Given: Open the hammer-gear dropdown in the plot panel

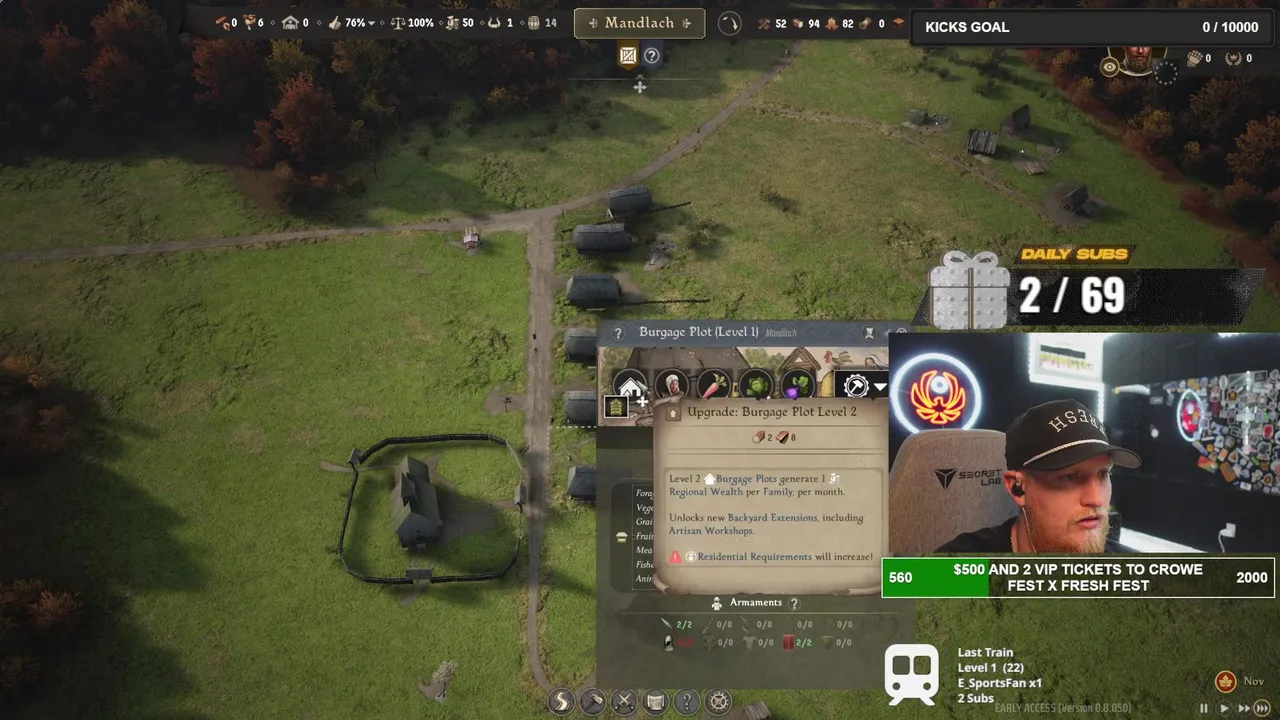Looking at the screenshot, I should [863, 386].
